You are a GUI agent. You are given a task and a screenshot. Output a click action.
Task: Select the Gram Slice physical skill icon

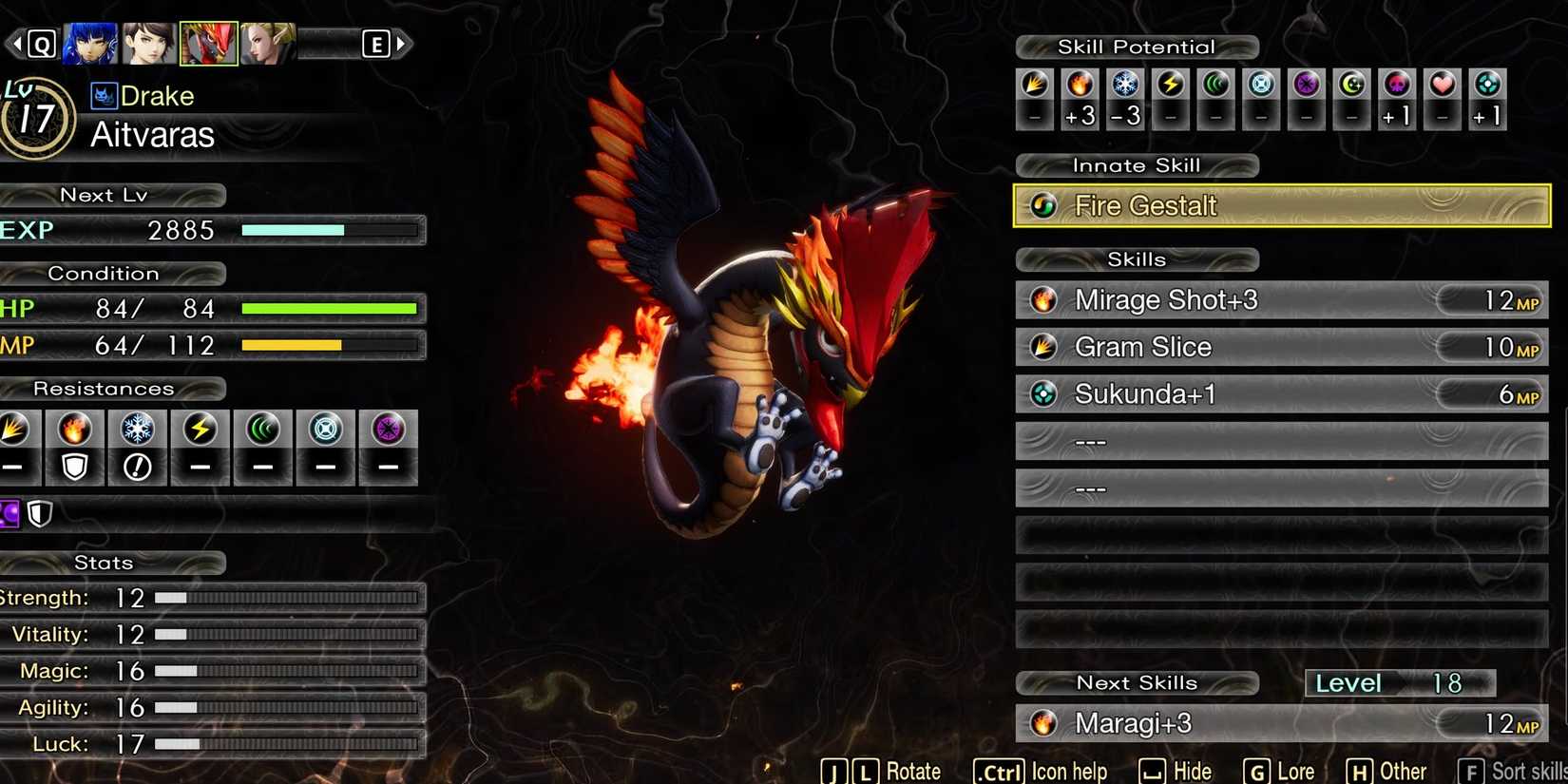click(x=1043, y=347)
